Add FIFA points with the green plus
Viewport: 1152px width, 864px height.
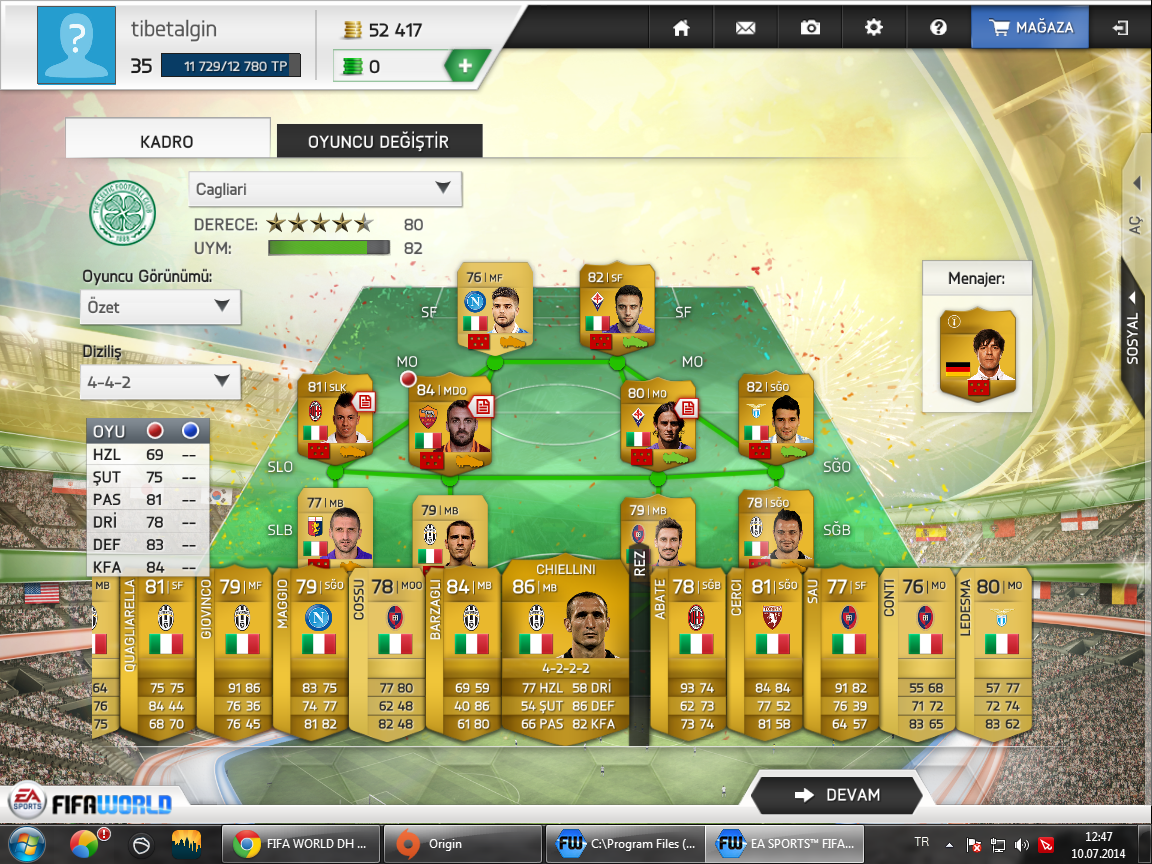(x=465, y=67)
